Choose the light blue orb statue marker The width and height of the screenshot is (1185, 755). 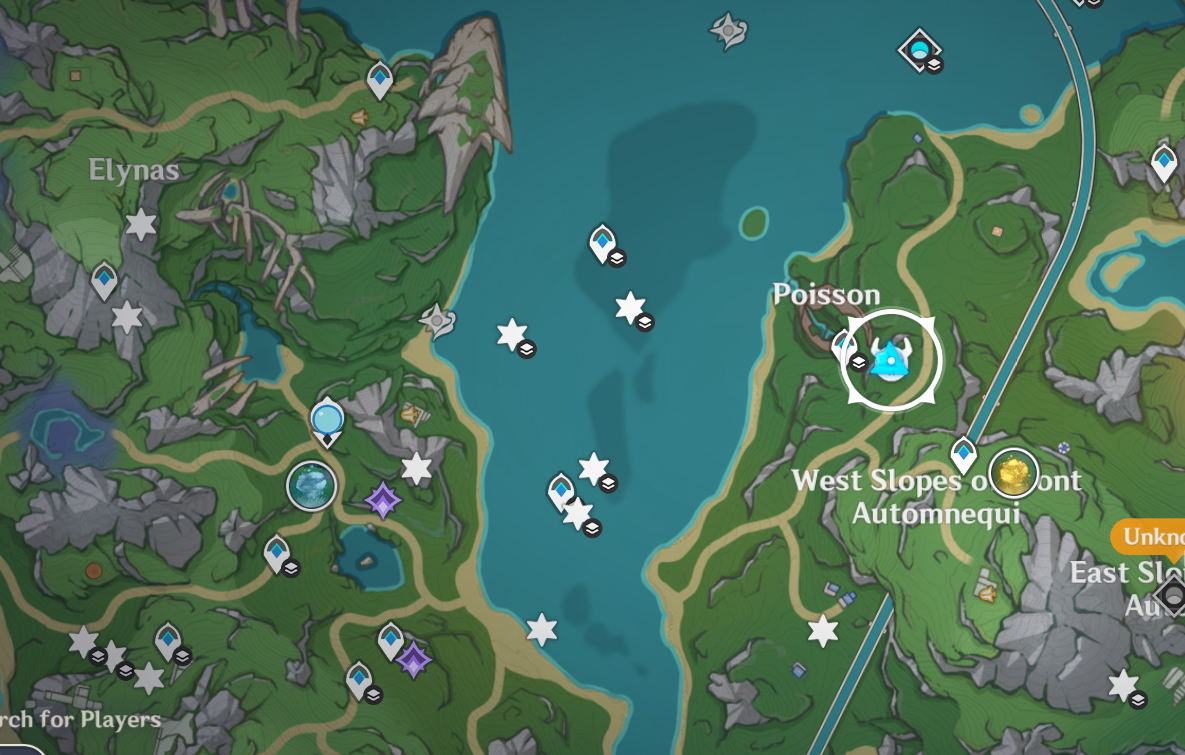tap(327, 420)
